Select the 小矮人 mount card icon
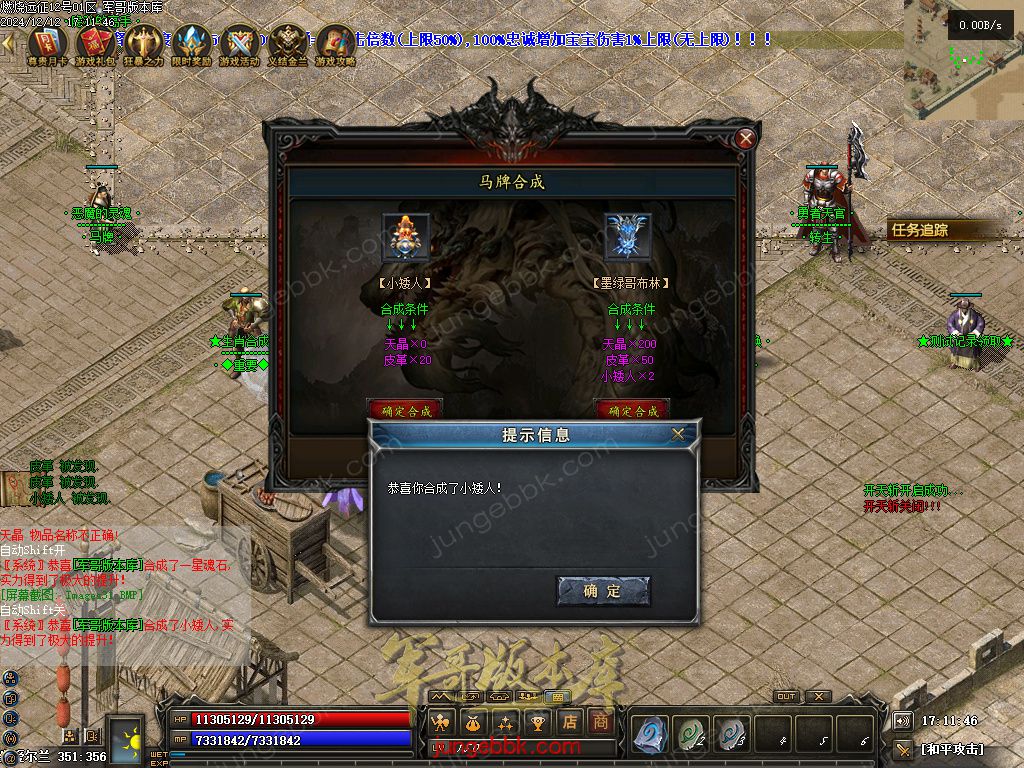 pos(405,237)
